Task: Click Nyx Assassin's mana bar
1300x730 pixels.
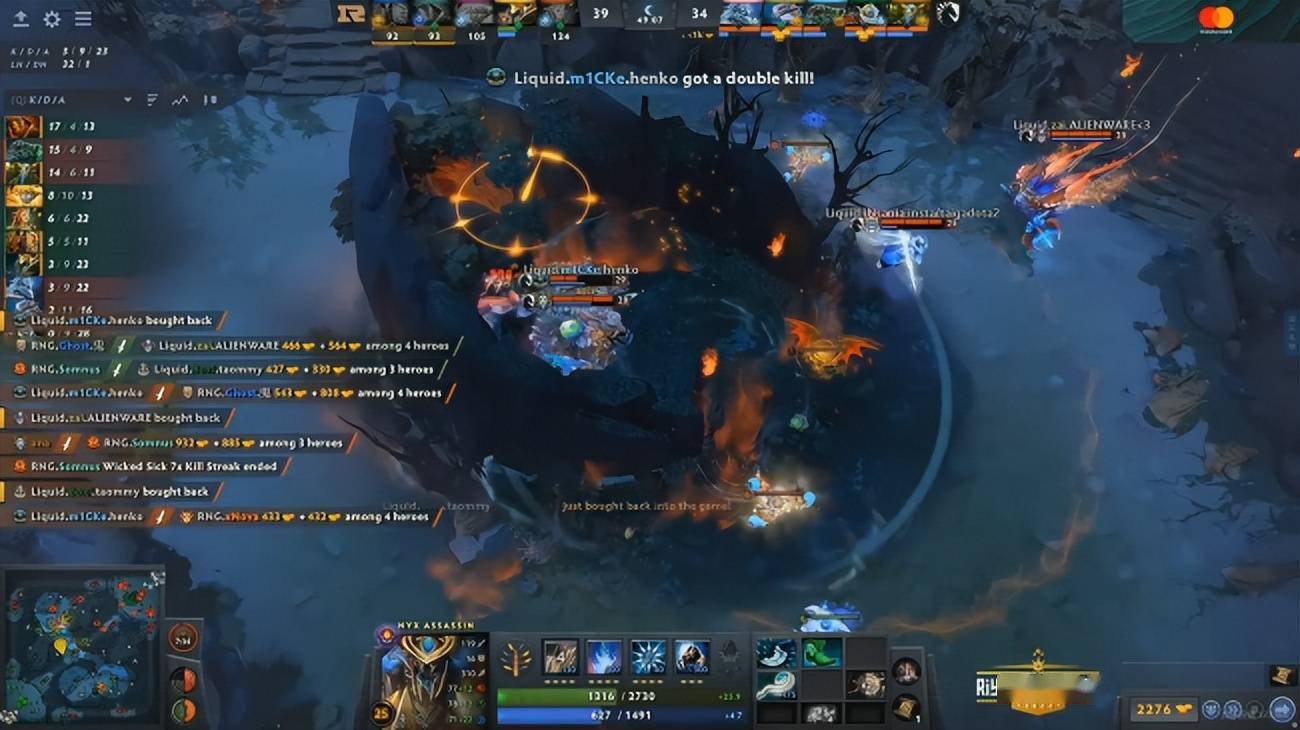Action: coord(618,712)
